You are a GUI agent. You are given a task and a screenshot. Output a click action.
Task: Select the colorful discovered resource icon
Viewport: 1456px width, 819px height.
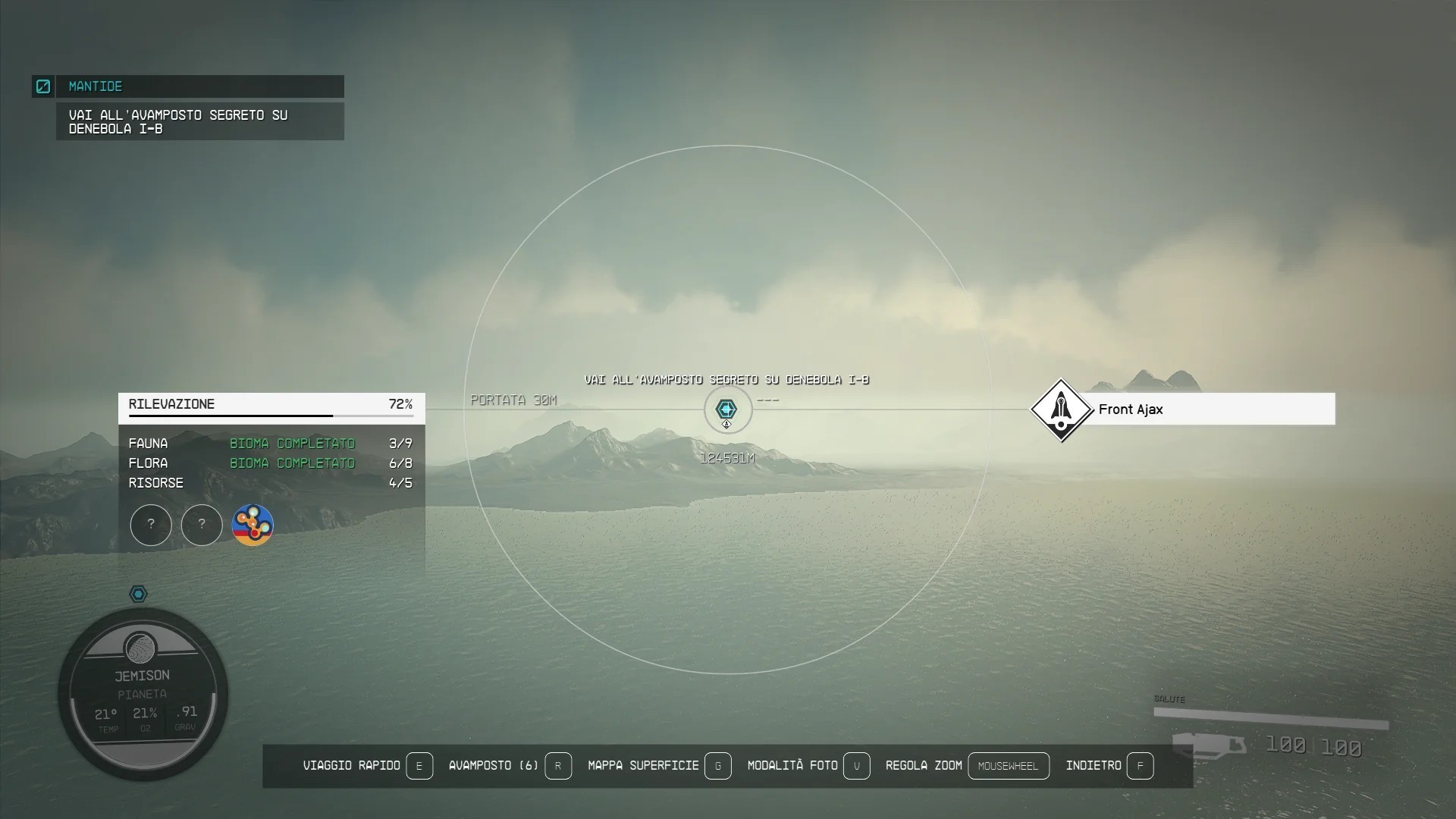click(253, 525)
